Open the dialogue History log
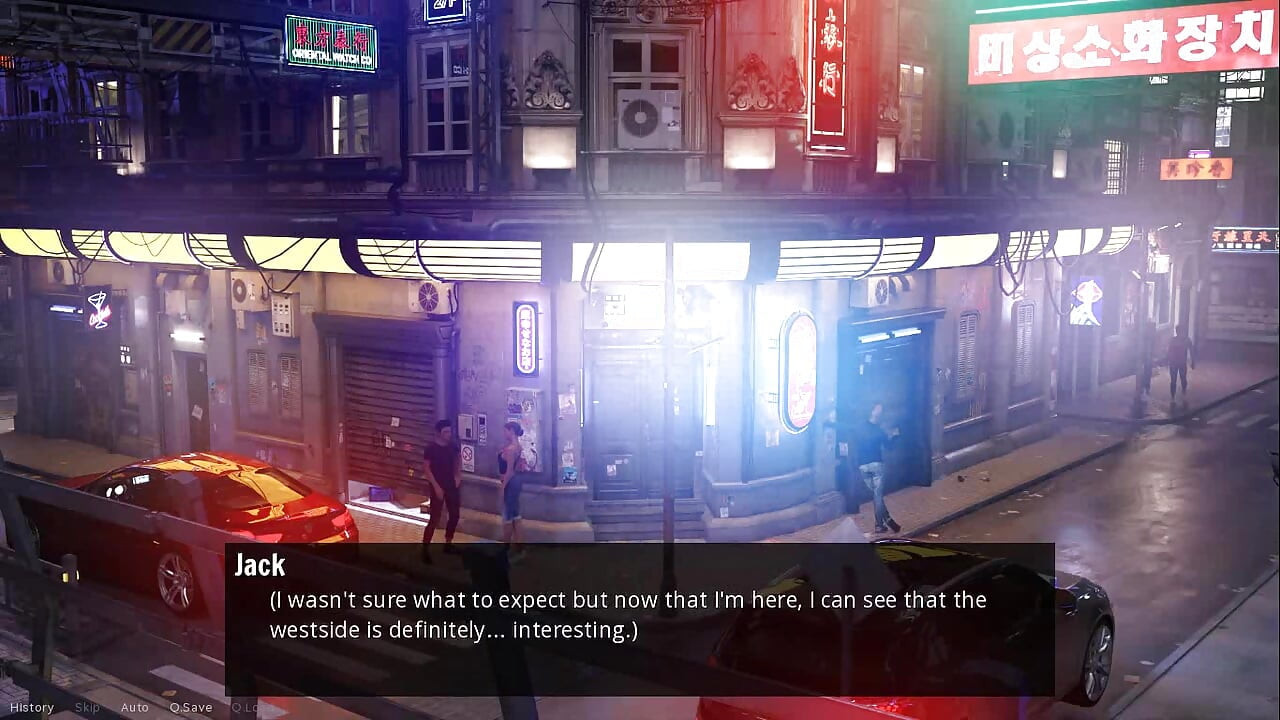This screenshot has width=1280, height=720. tap(32, 707)
